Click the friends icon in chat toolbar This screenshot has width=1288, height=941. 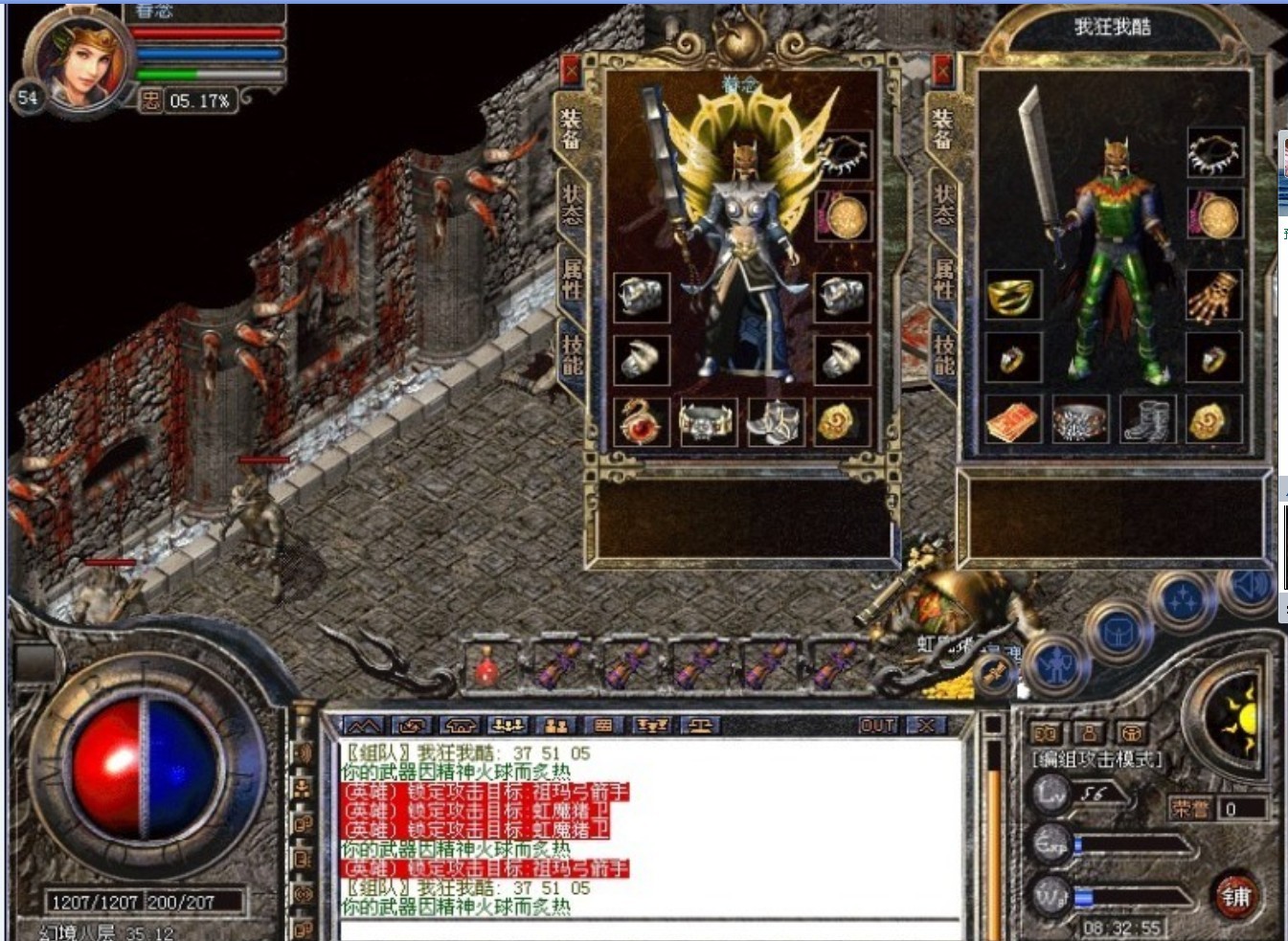pos(555,726)
